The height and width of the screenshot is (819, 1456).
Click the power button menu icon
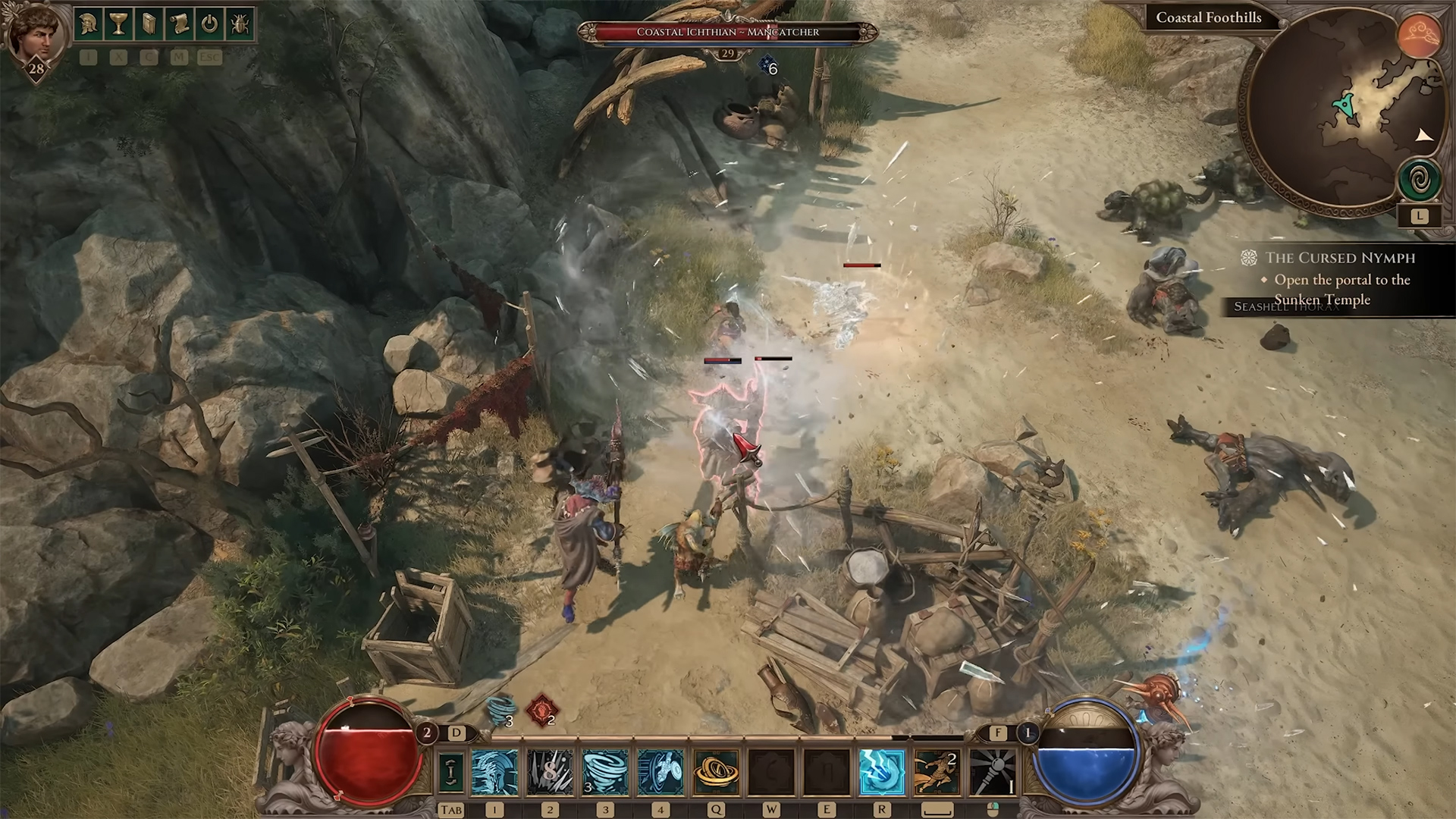click(x=209, y=24)
